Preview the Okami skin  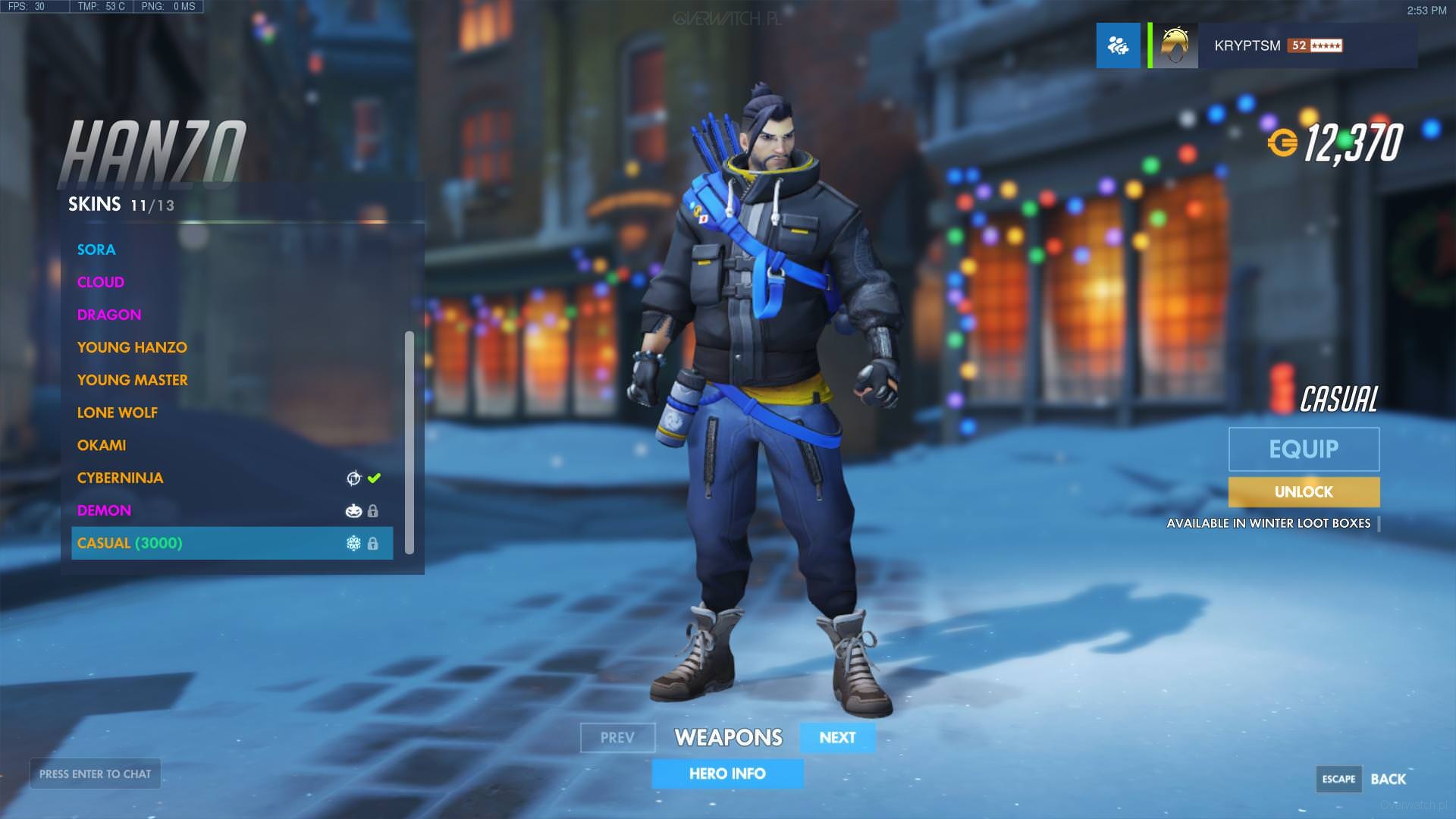[102, 445]
